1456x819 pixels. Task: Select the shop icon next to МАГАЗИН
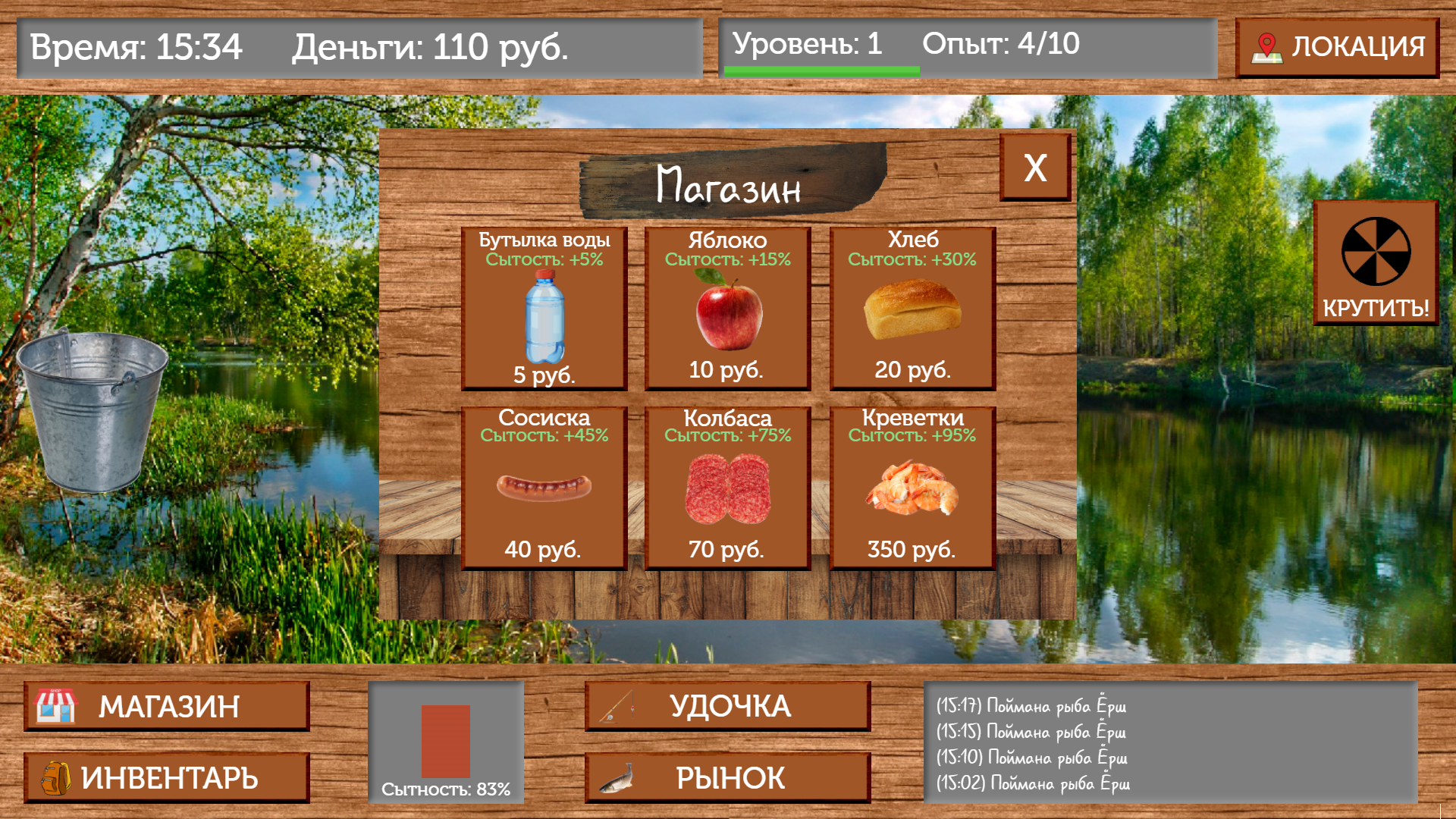[x=57, y=705]
